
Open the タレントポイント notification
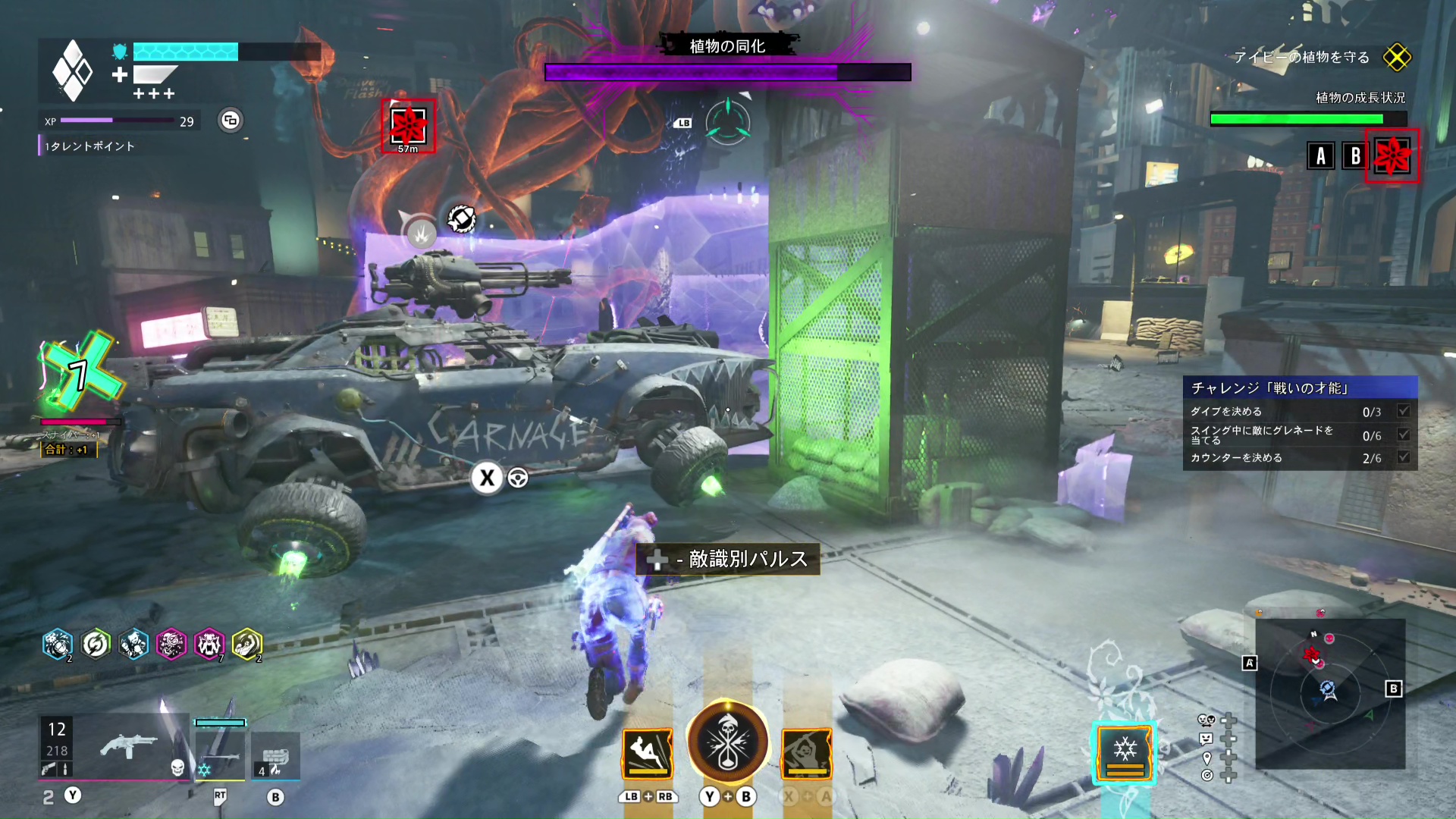pyautogui.click(x=89, y=146)
